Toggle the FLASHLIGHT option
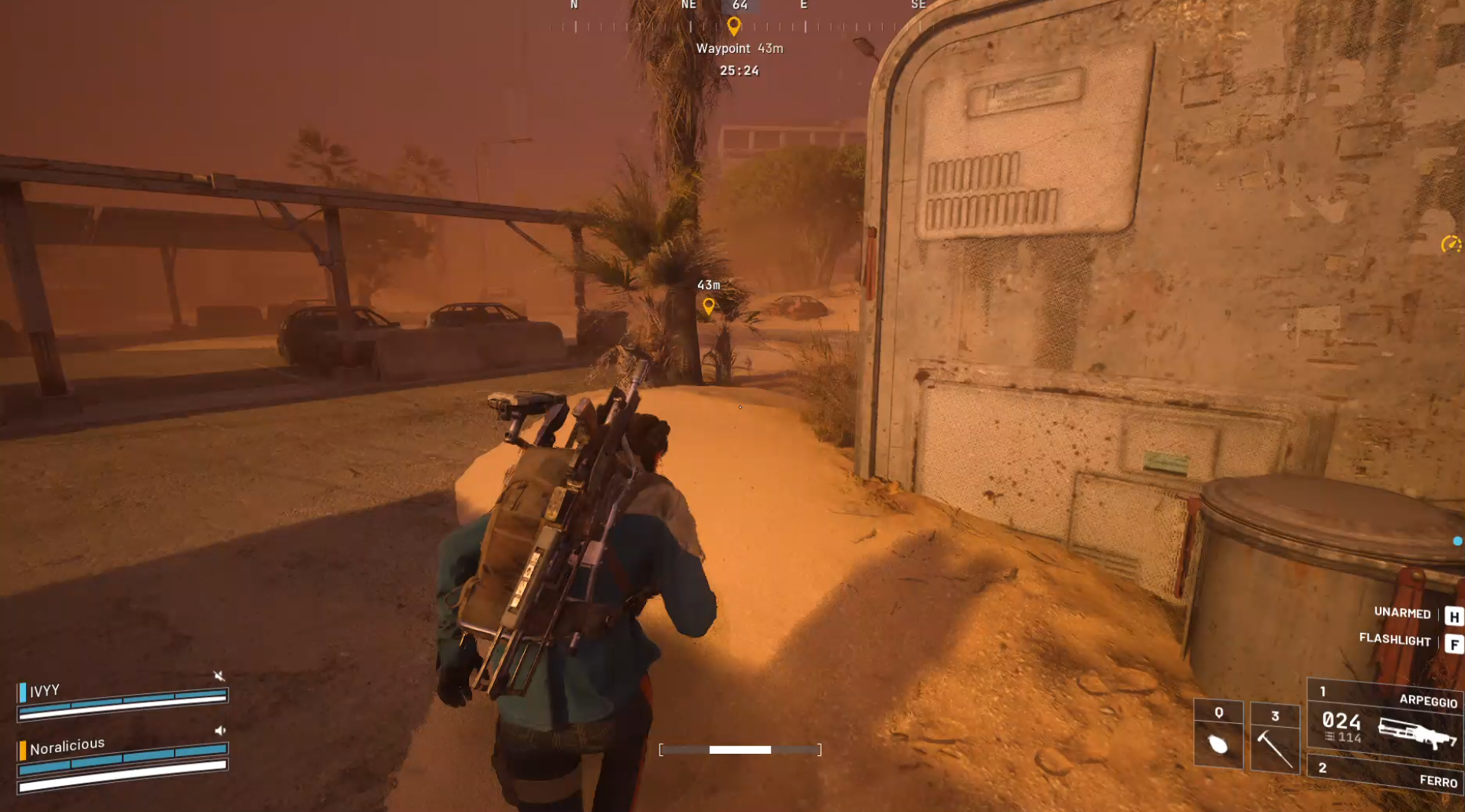The image size is (1465, 812). point(1396,640)
